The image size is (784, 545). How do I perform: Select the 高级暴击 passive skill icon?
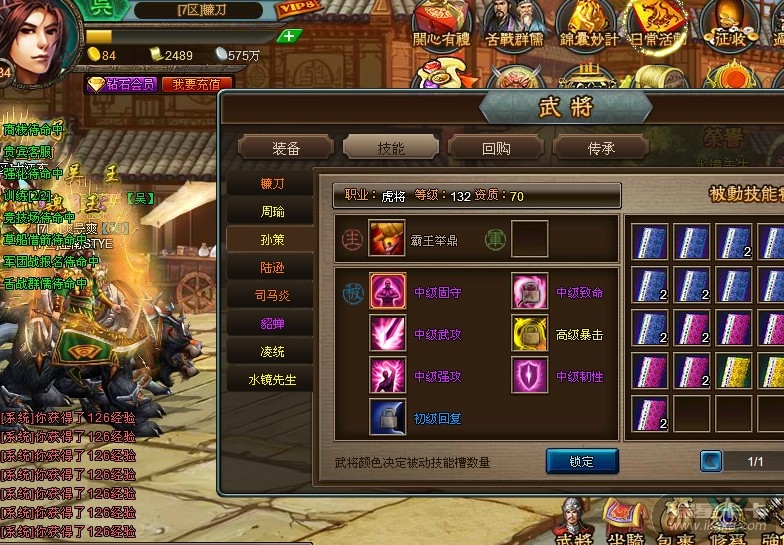530,334
